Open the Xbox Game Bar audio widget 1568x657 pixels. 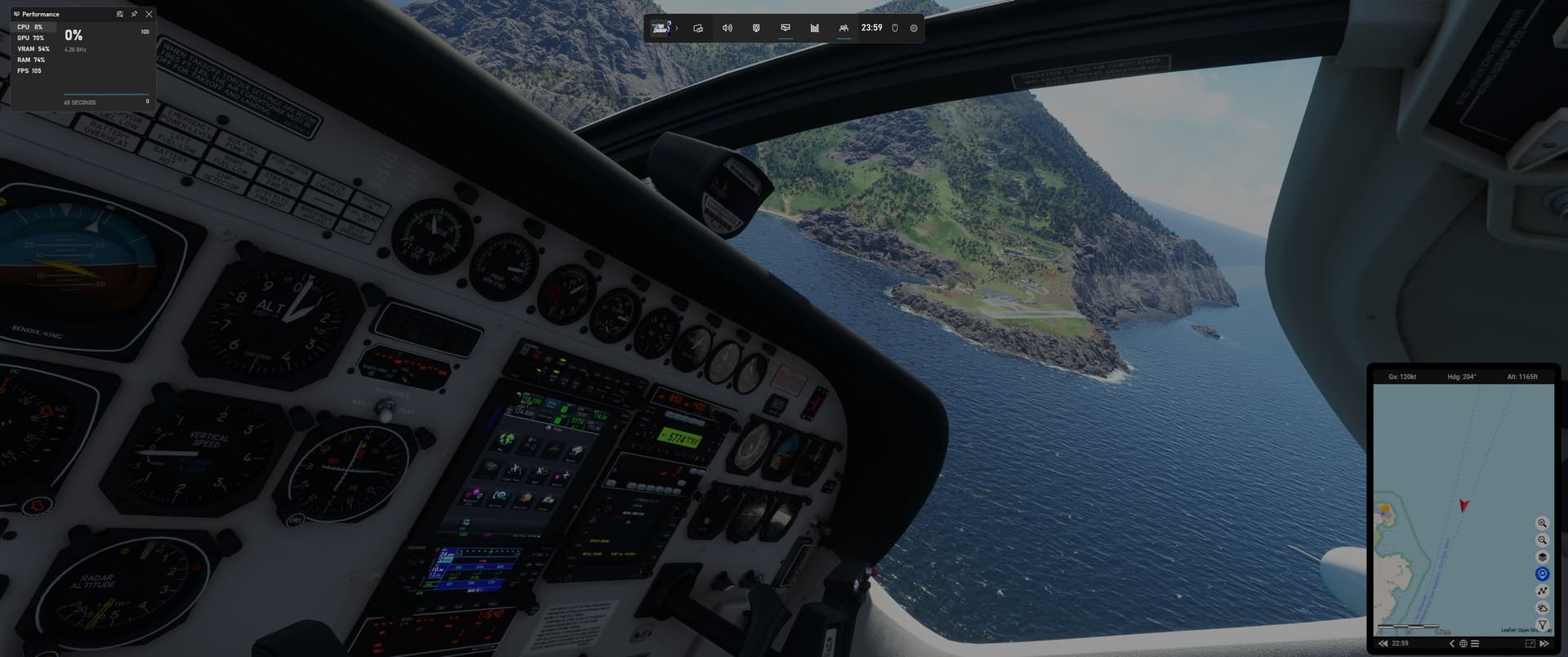coord(727,28)
